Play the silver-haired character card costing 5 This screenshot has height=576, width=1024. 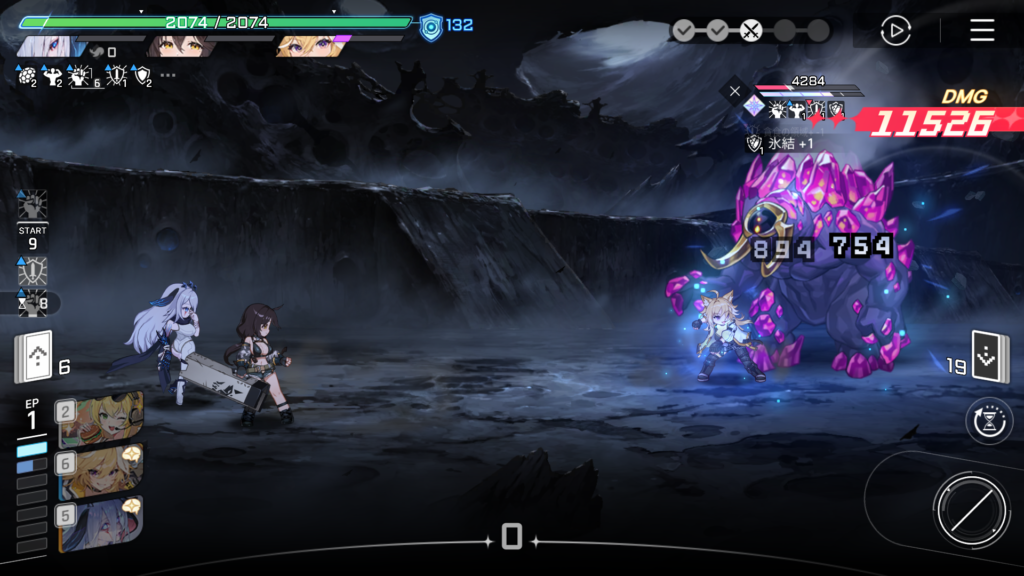(x=101, y=524)
